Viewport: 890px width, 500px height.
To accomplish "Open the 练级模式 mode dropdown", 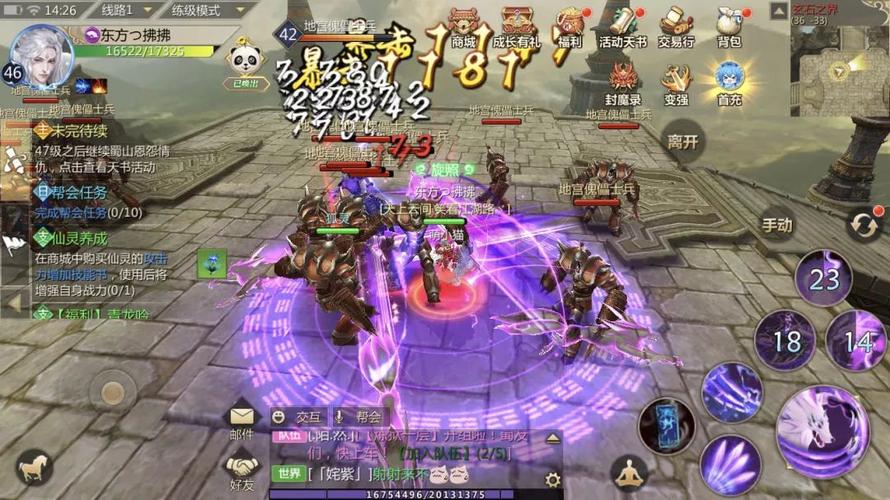I will (206, 10).
